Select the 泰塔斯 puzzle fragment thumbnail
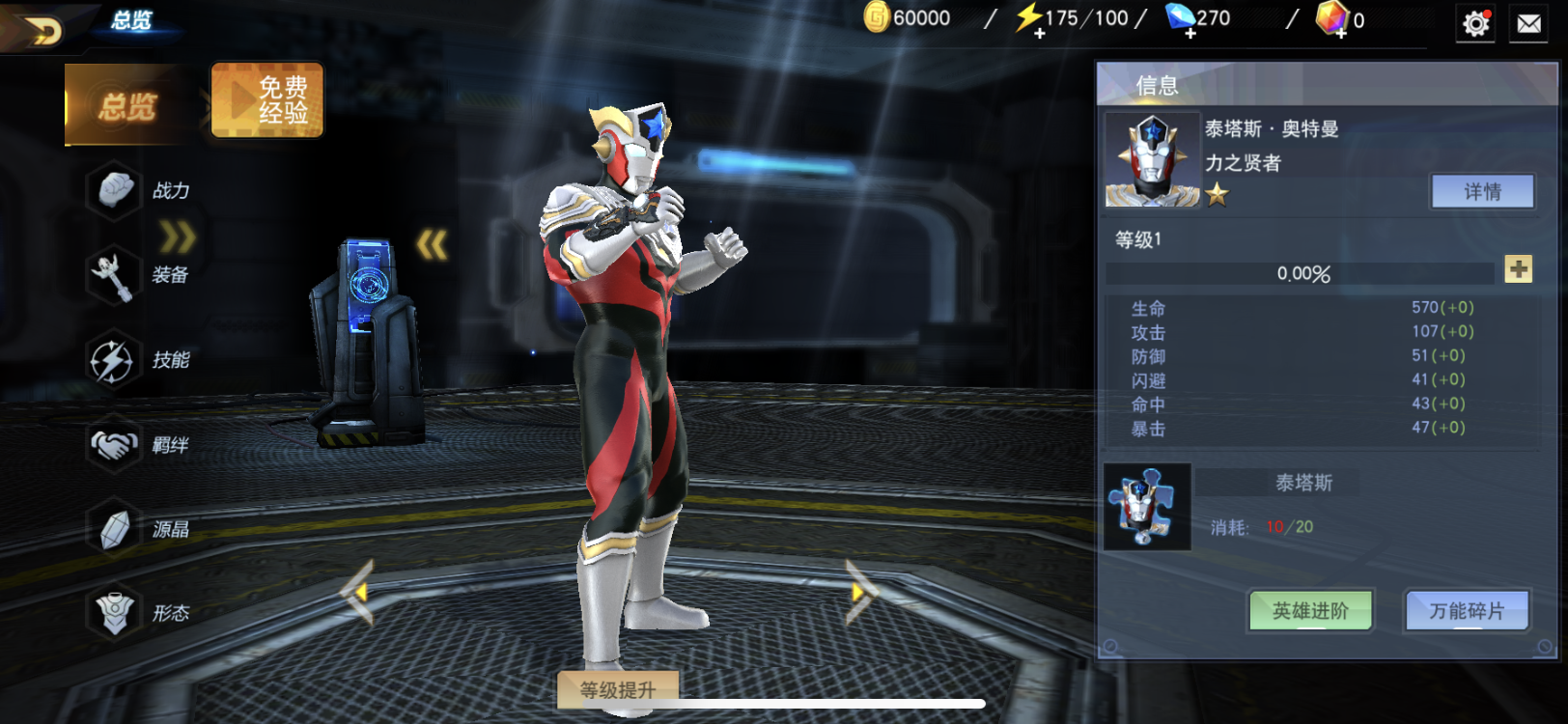This screenshot has width=1568, height=724. tap(1147, 508)
